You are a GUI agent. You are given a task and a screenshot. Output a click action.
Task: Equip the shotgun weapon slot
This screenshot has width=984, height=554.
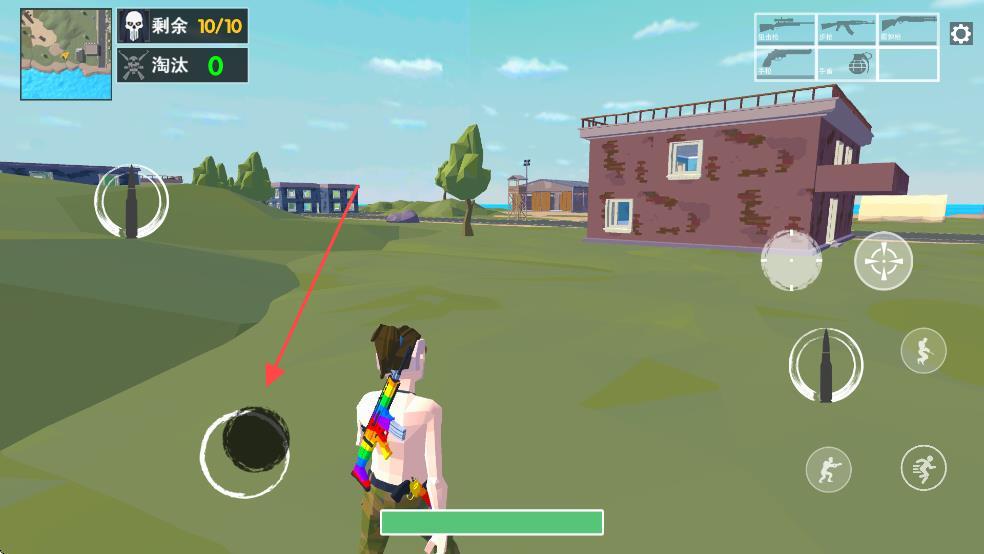[x=908, y=29]
